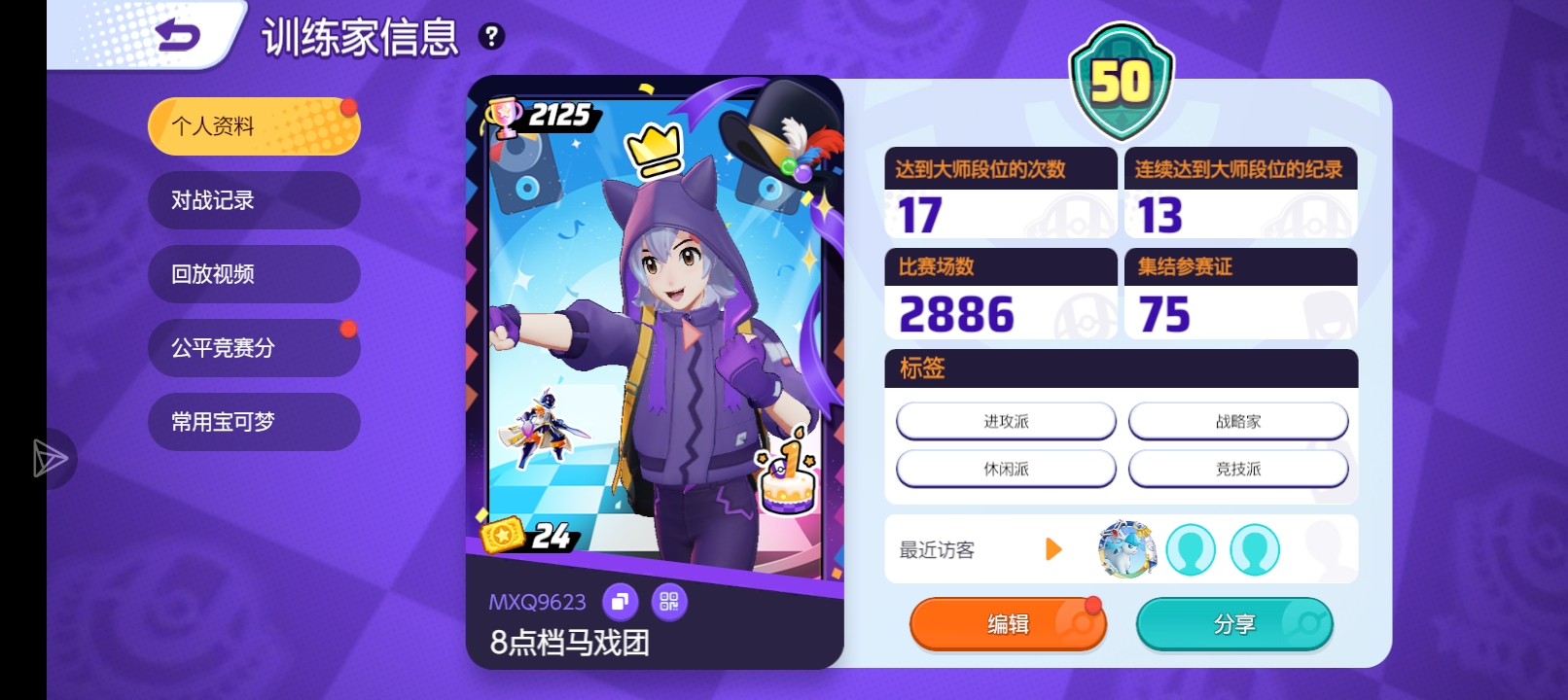
Task: Copy trainer ID MXQ9623 using copy icon
Action: point(620,602)
